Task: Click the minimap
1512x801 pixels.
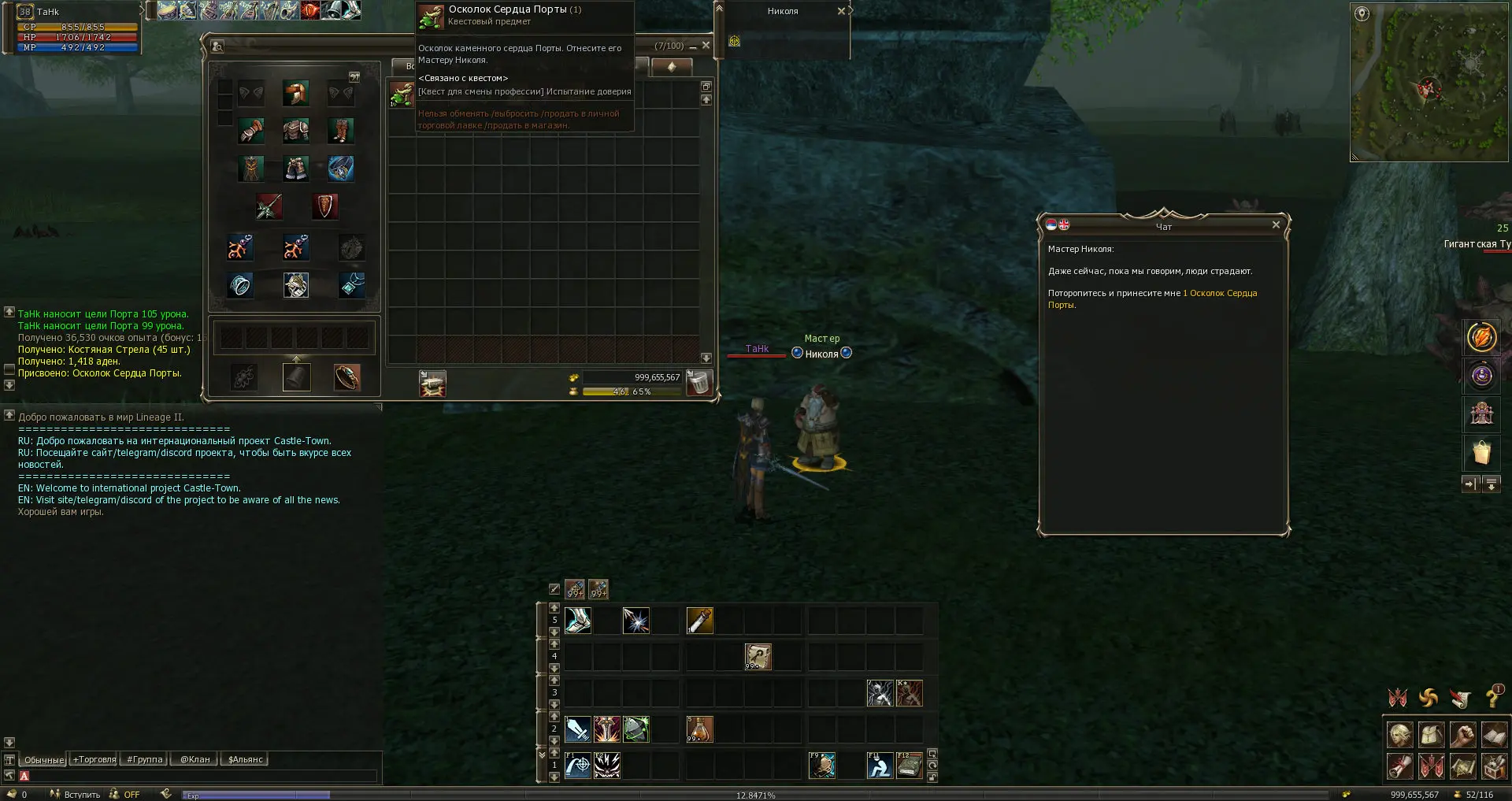Action: tap(1429, 83)
